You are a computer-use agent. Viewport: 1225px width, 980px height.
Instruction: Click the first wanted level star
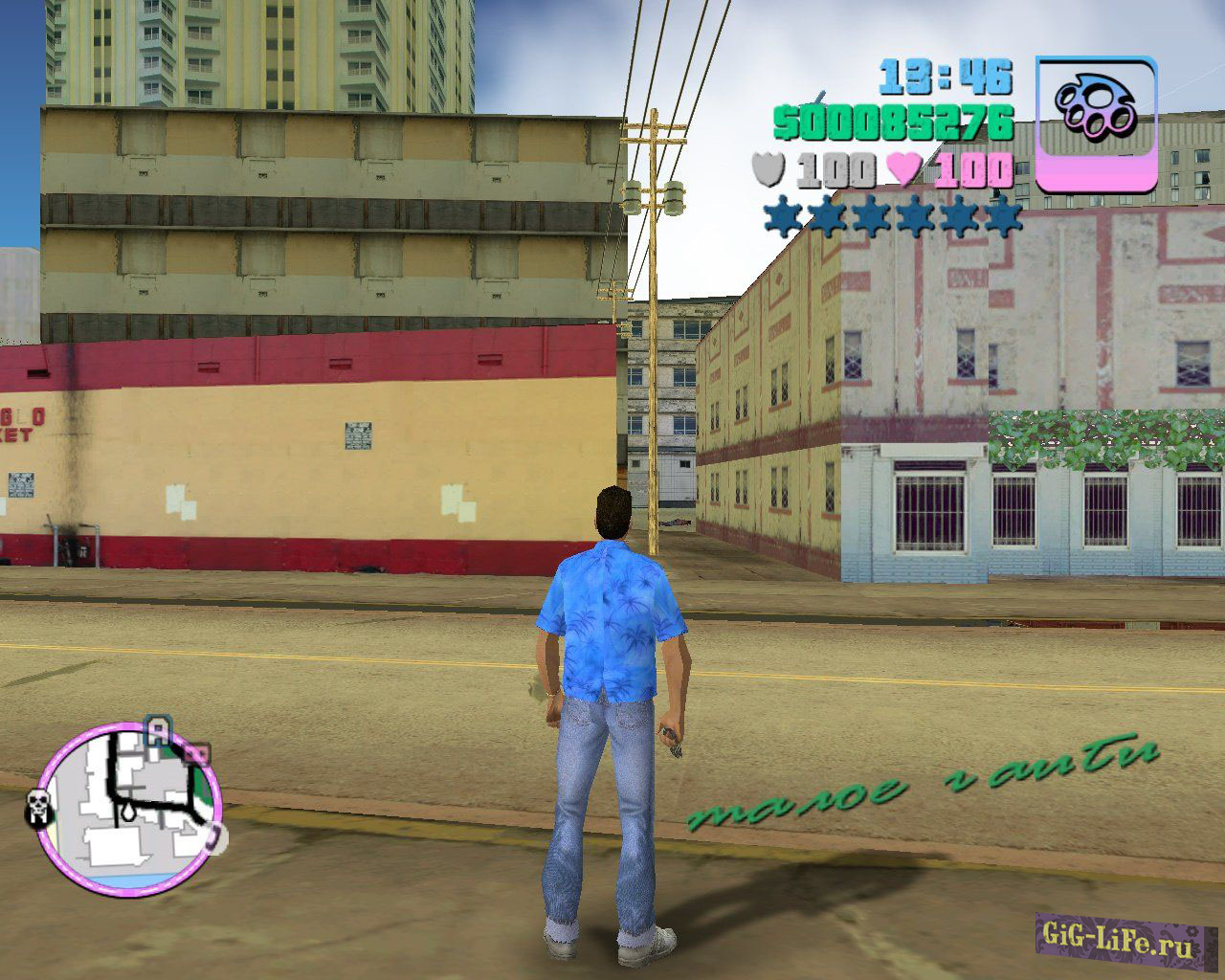(780, 216)
